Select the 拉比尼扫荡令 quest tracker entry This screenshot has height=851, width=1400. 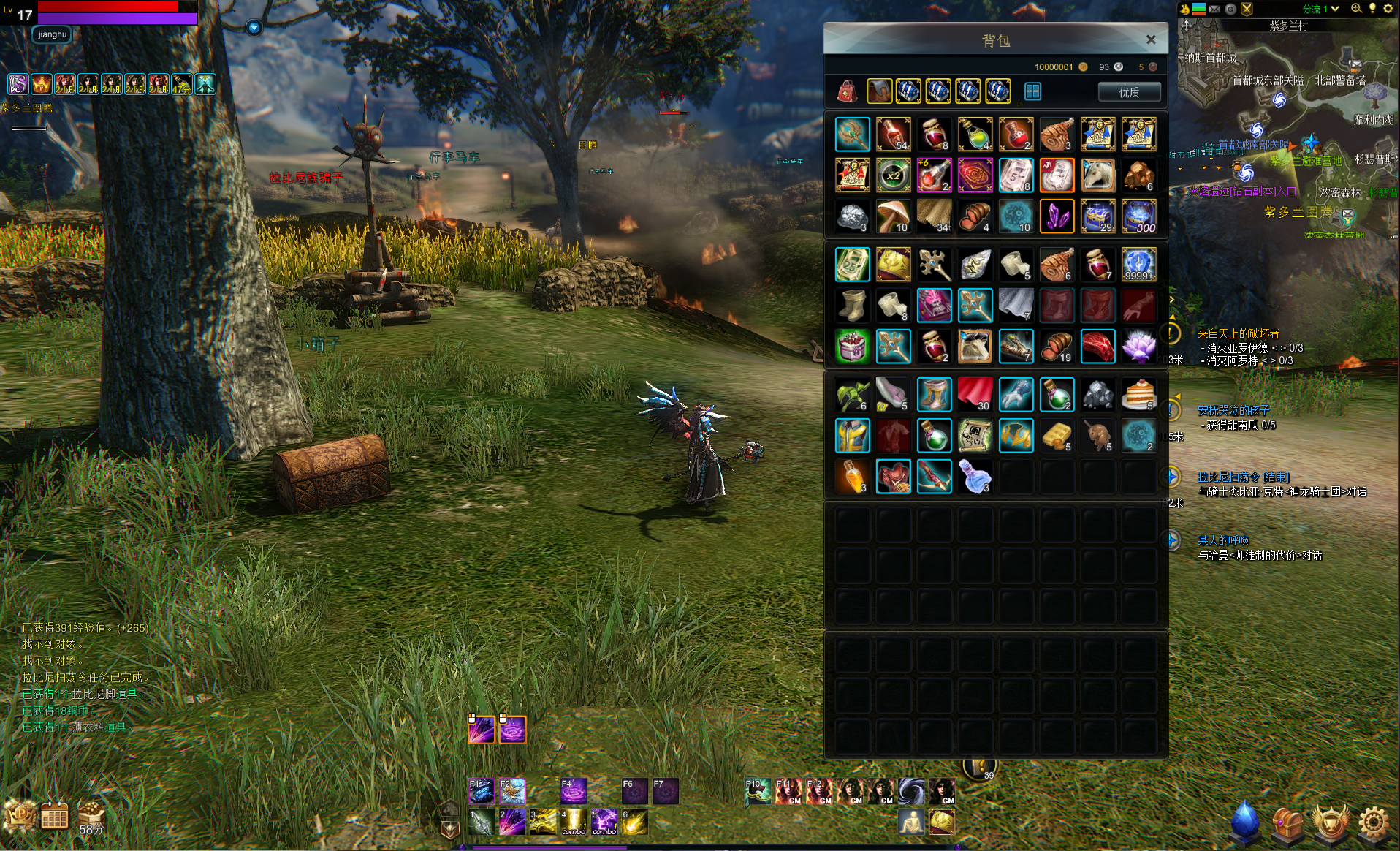tap(1243, 477)
